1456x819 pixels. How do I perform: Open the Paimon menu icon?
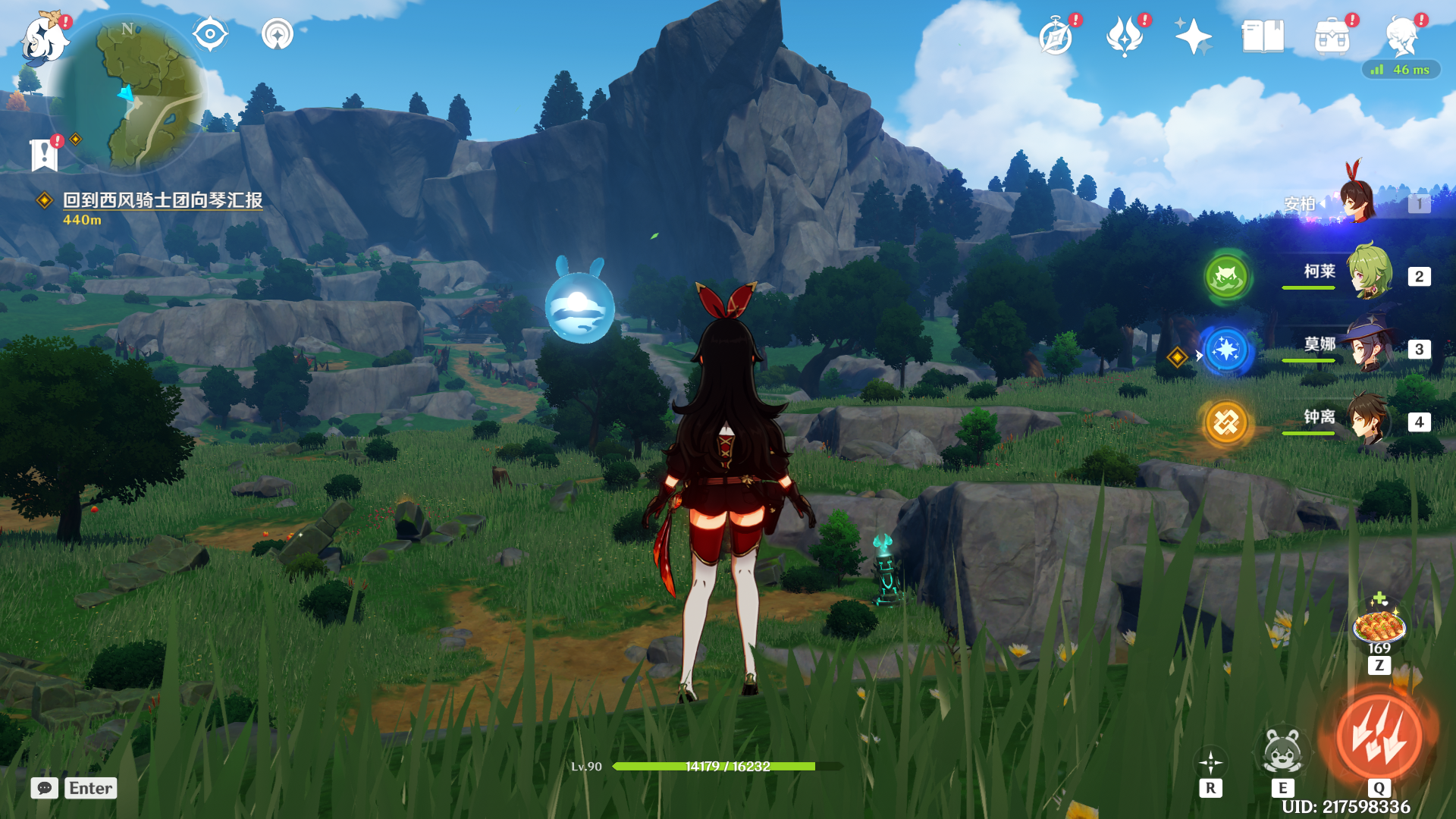[42, 39]
